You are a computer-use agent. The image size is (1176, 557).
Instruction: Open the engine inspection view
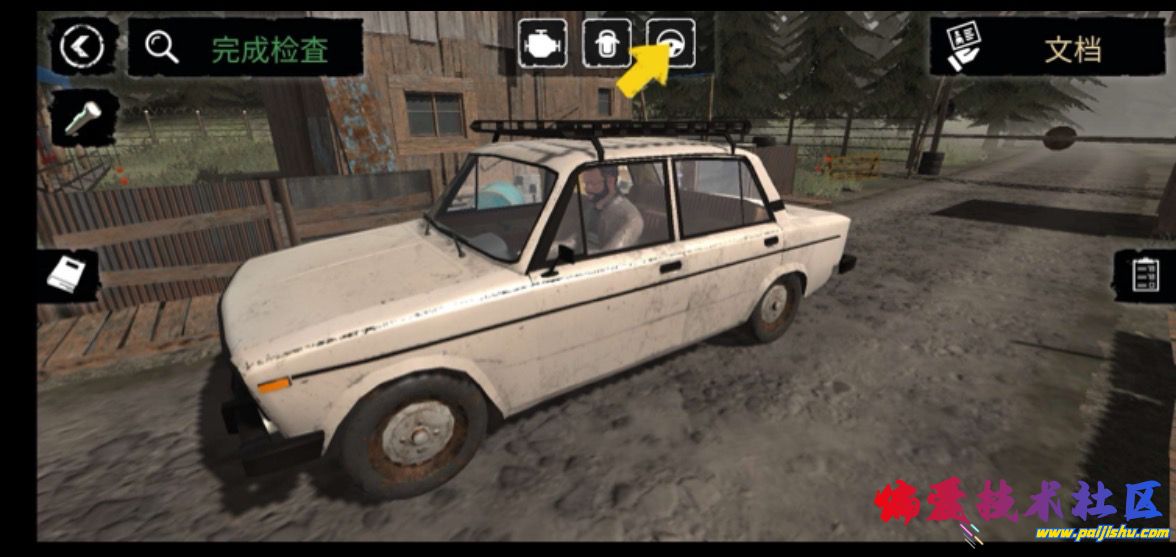[542, 44]
